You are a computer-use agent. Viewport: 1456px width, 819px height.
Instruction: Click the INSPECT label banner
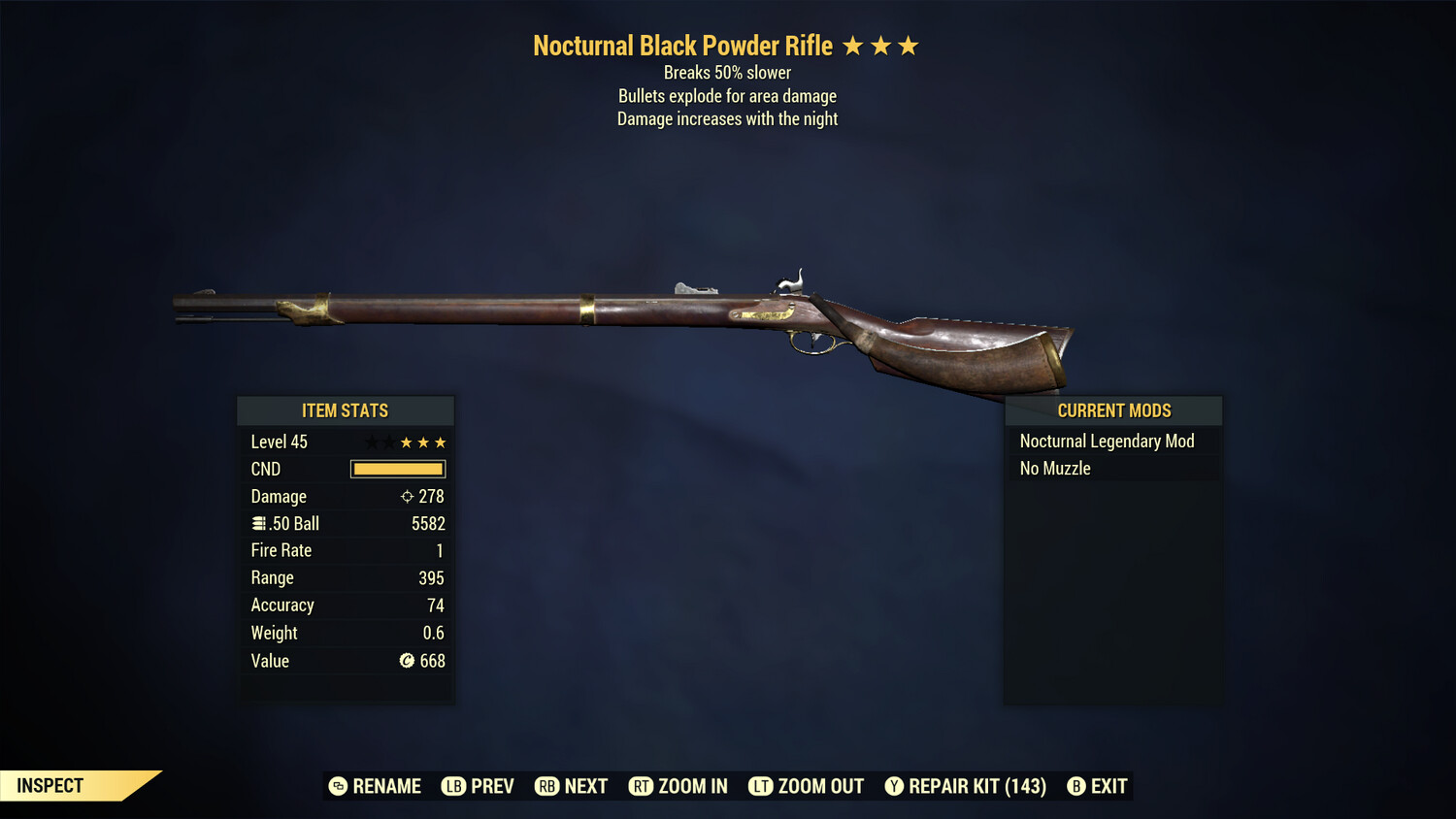tap(50, 785)
